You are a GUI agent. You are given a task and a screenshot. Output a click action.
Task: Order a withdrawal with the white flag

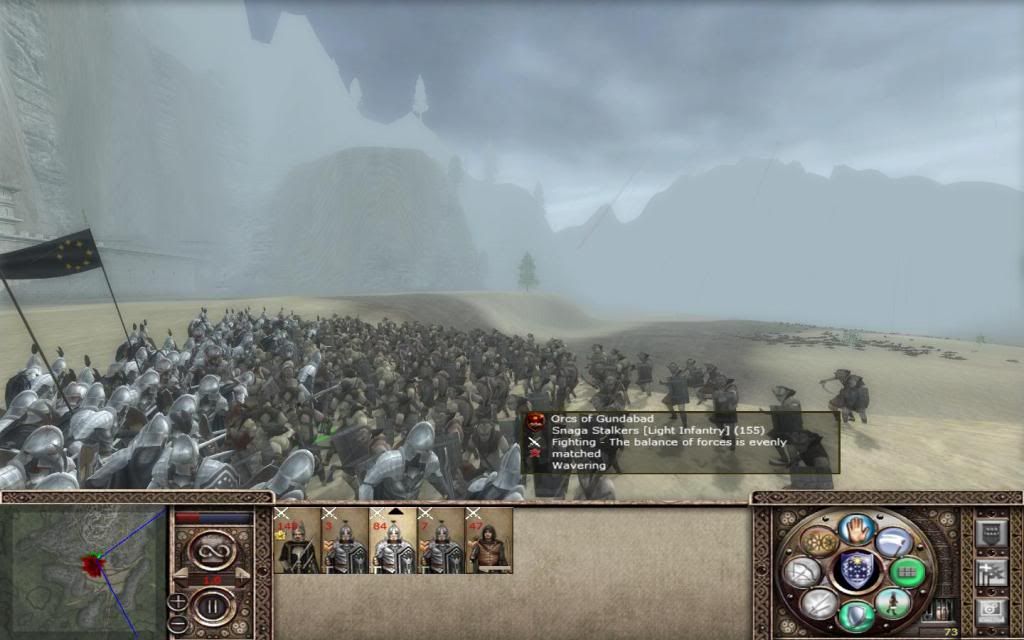894,543
